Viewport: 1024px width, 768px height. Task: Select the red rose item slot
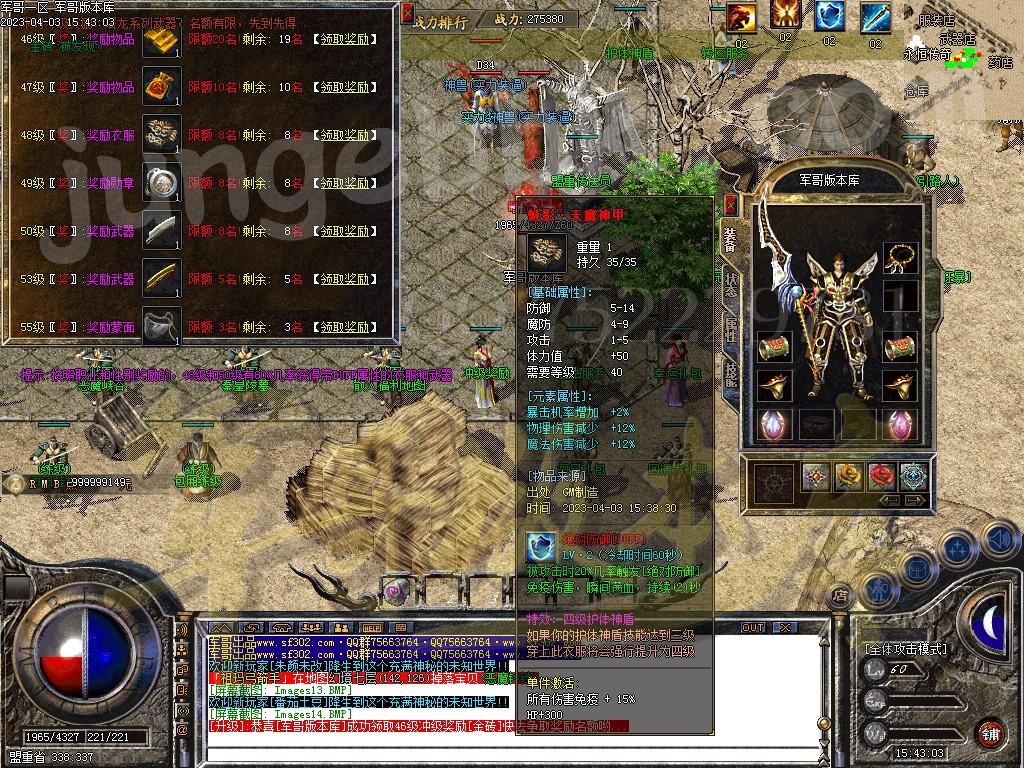(881, 475)
